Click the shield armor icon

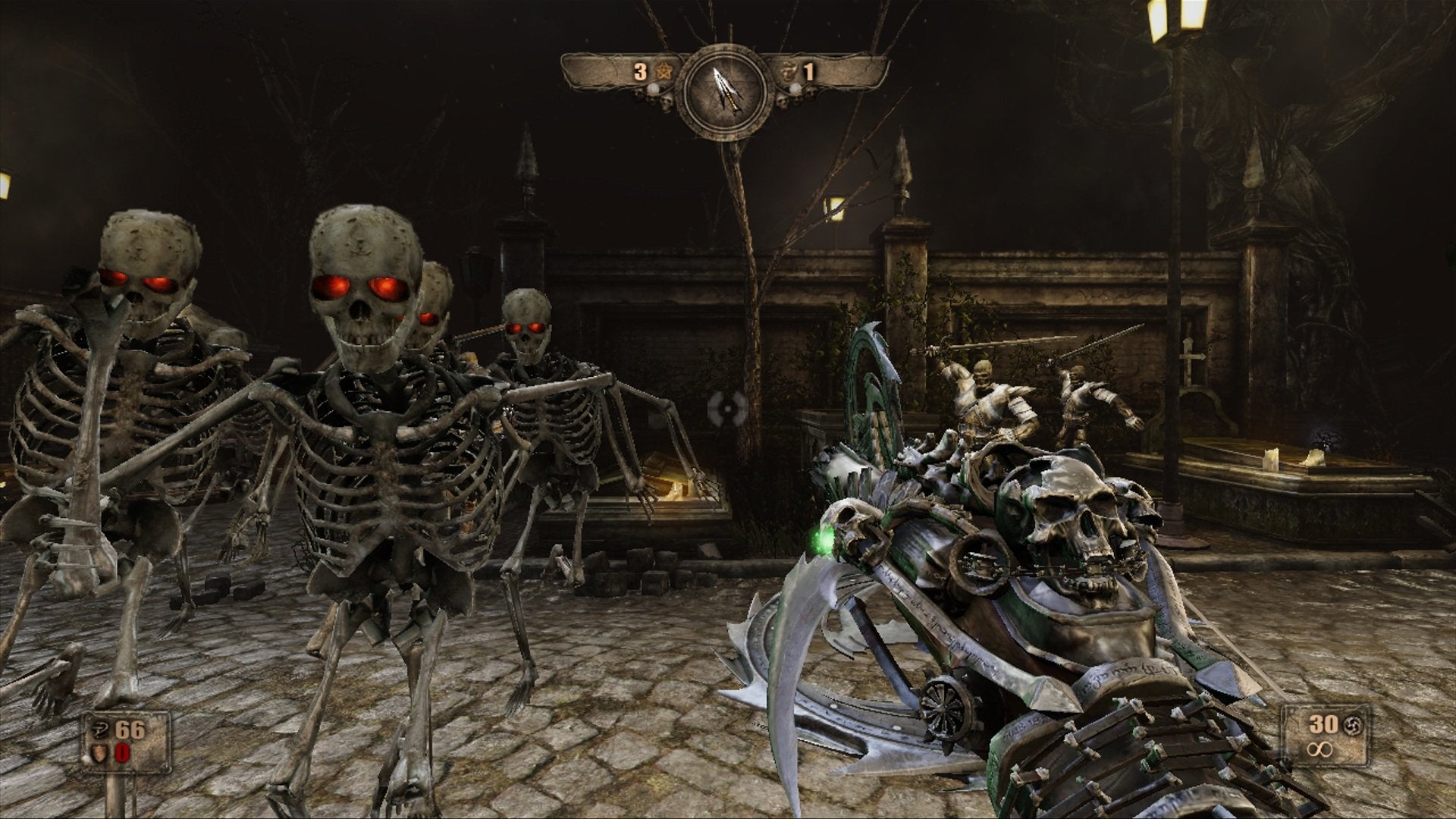coord(99,752)
